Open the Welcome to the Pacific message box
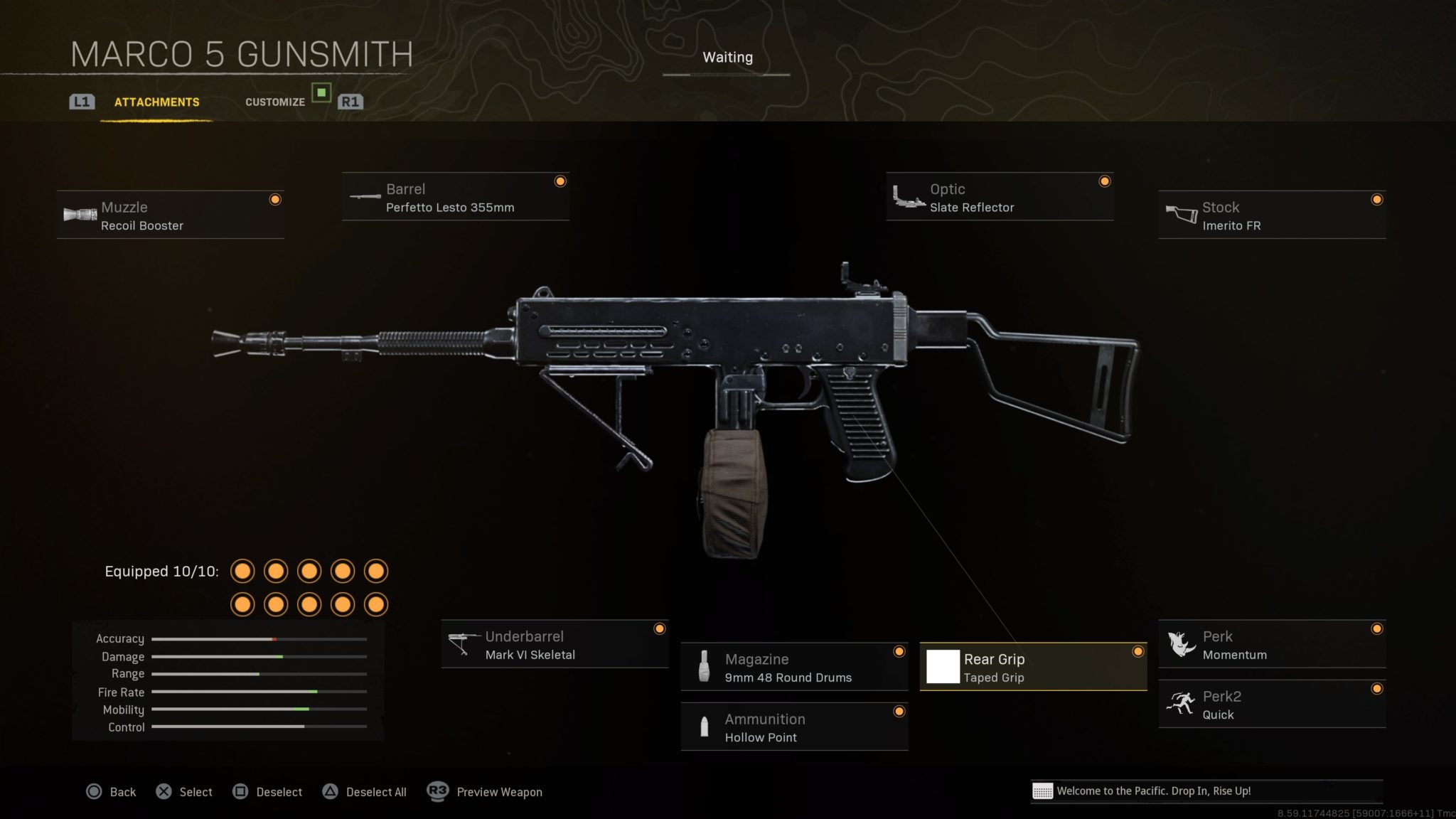Image resolution: width=1456 pixels, height=819 pixels. [x=1206, y=791]
